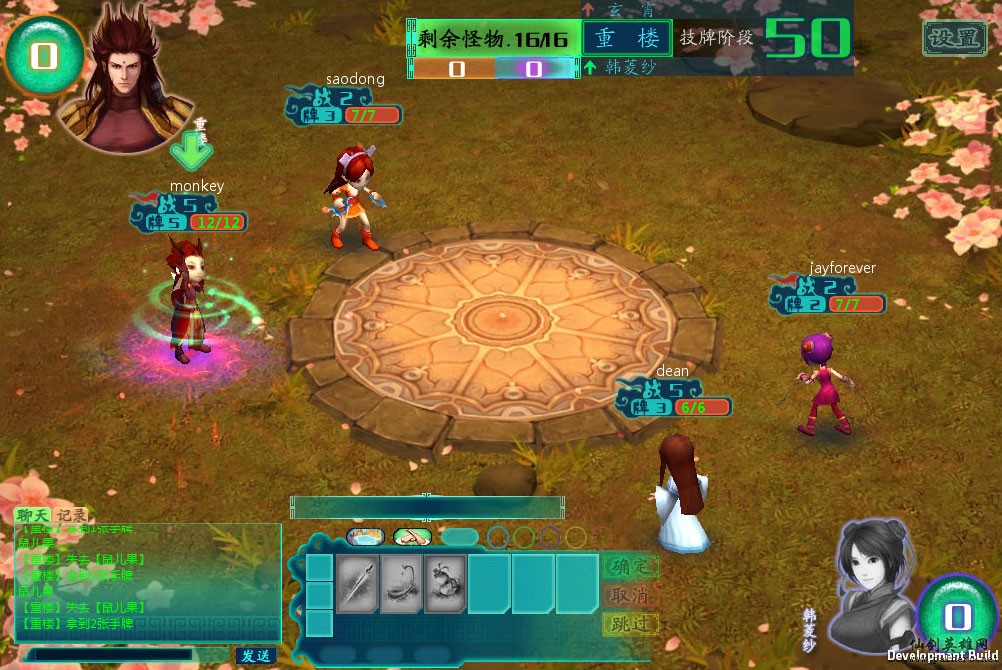Select the red-haired hero portrait

coord(125,80)
